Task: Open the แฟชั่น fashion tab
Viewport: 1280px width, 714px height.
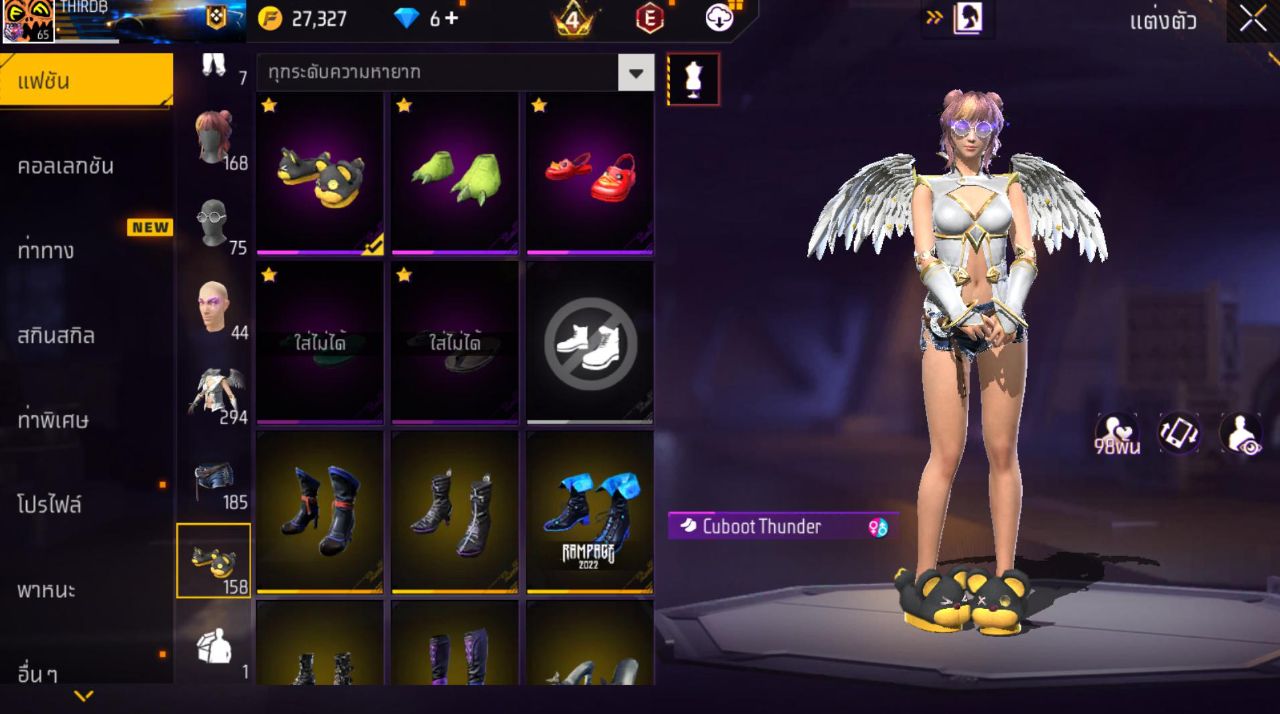Action: (86, 81)
